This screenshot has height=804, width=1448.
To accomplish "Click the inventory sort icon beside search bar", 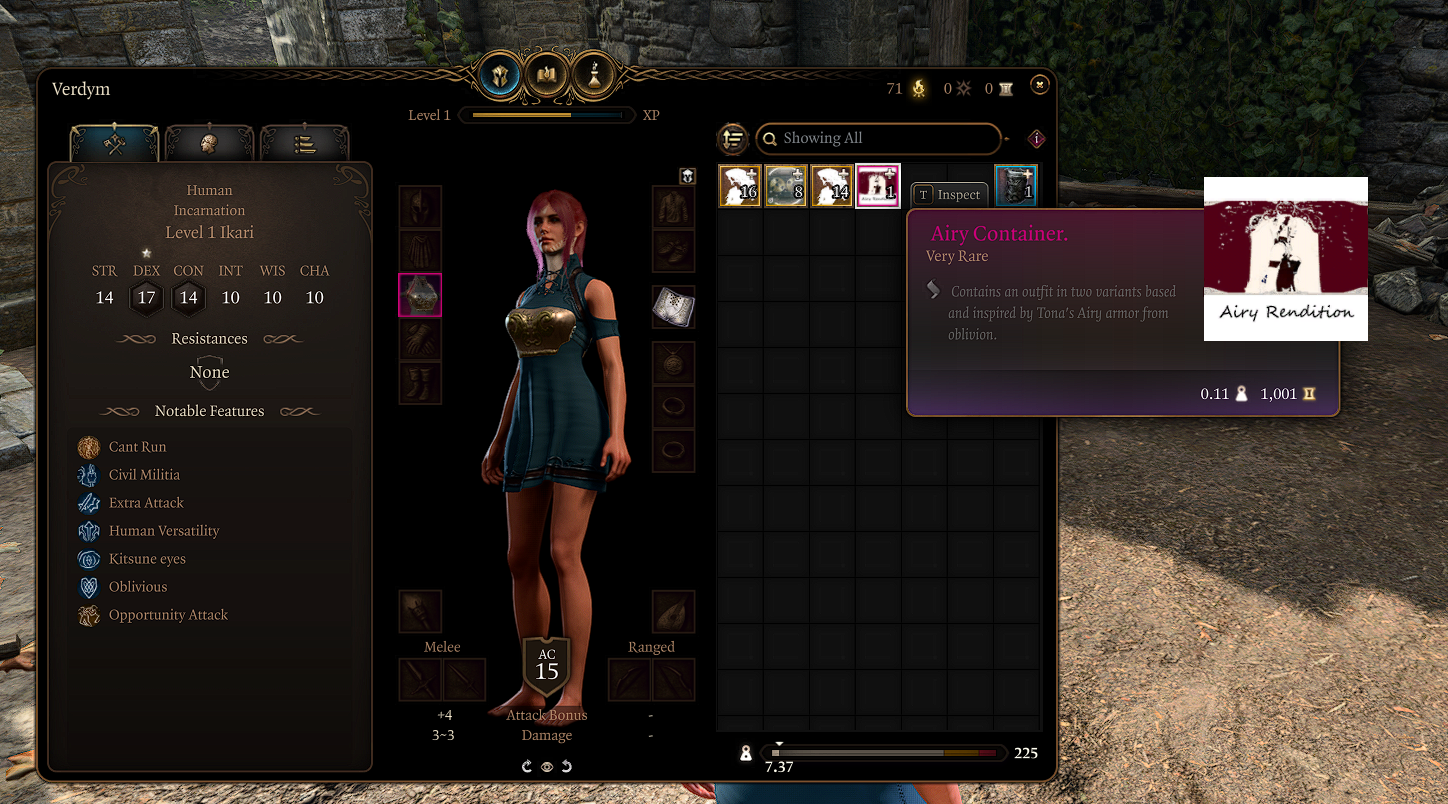I will pos(733,139).
